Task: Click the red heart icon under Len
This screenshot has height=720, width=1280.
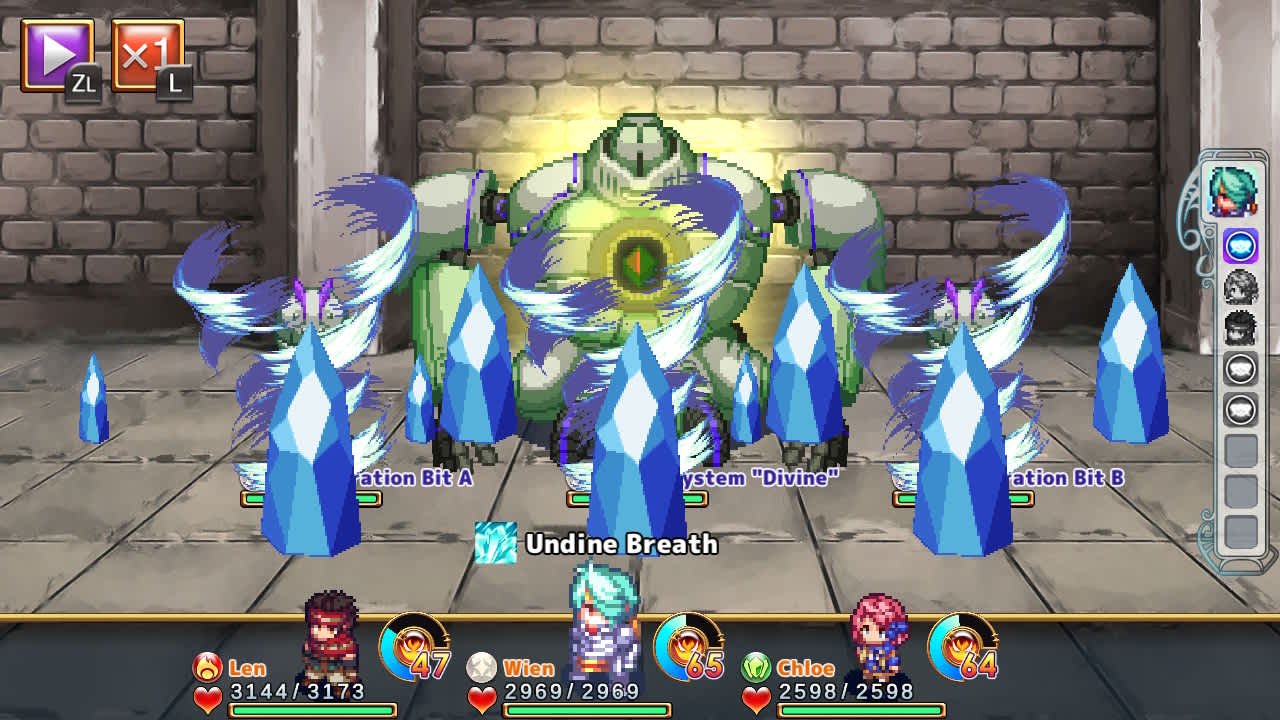Action: (x=206, y=698)
